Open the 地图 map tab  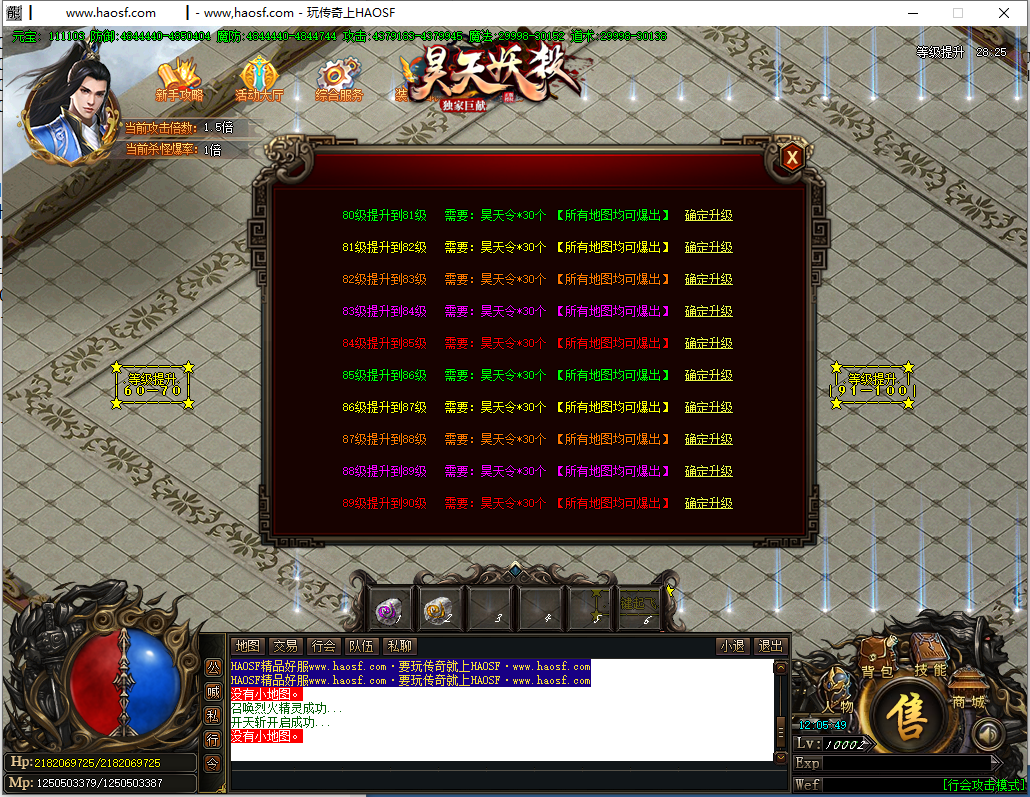[247, 646]
